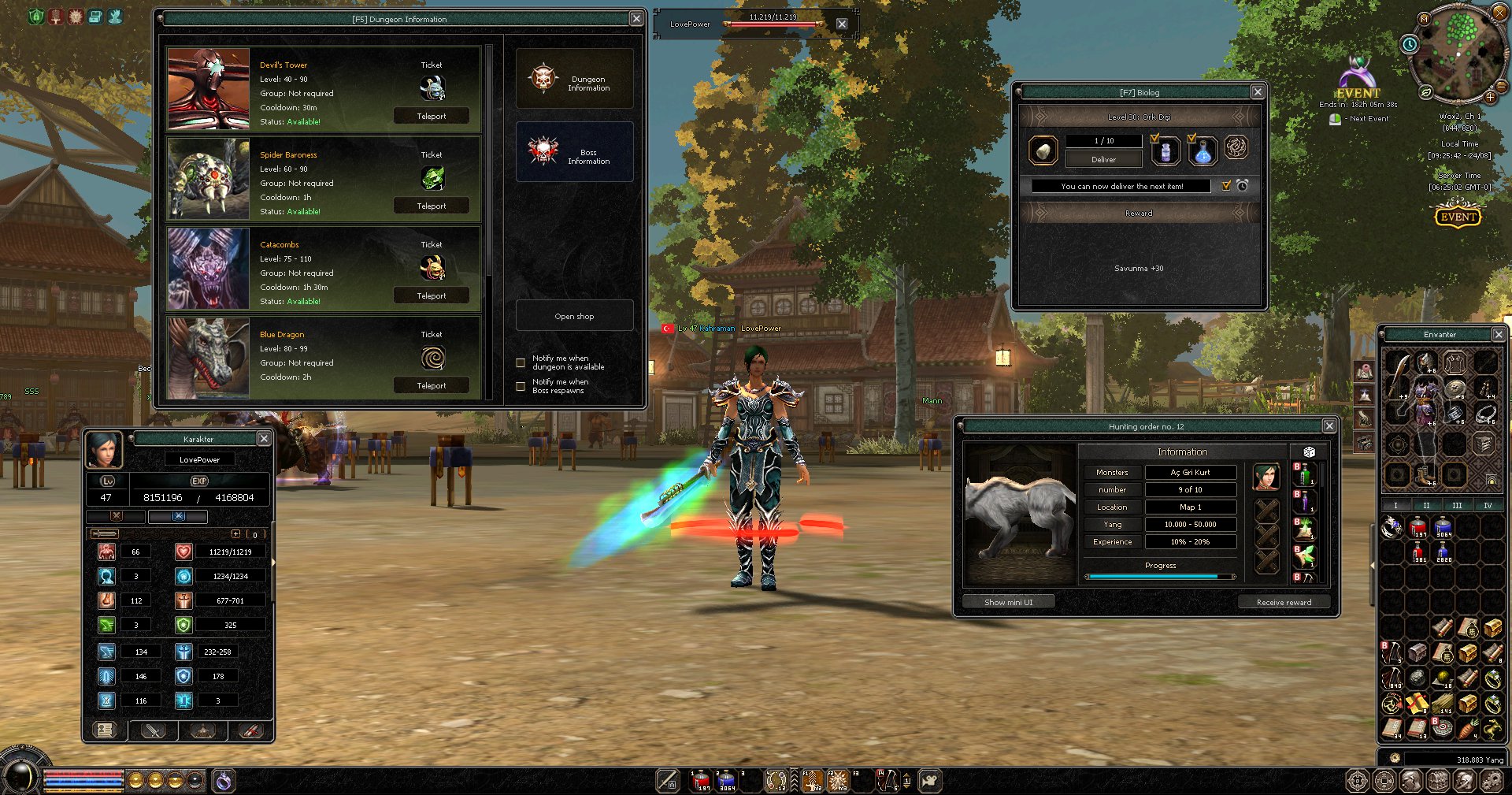Switch to inventory page IV
Viewport: 1512px width, 795px height.
point(1488,505)
